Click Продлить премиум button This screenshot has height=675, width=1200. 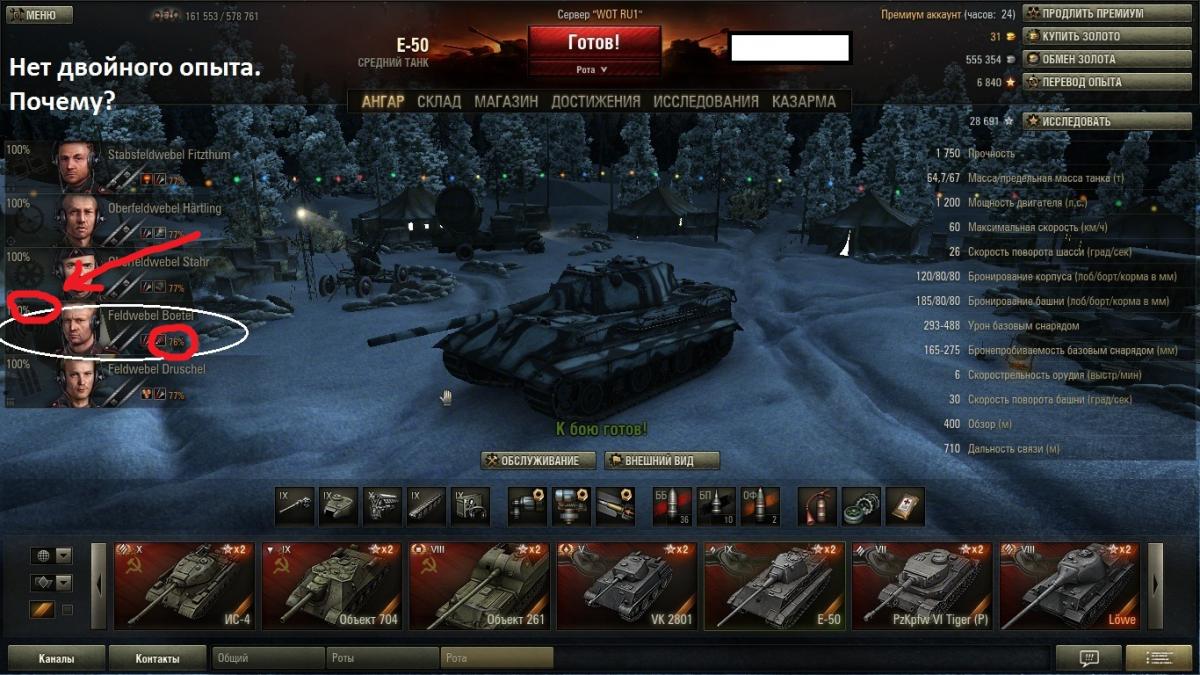click(x=1092, y=14)
